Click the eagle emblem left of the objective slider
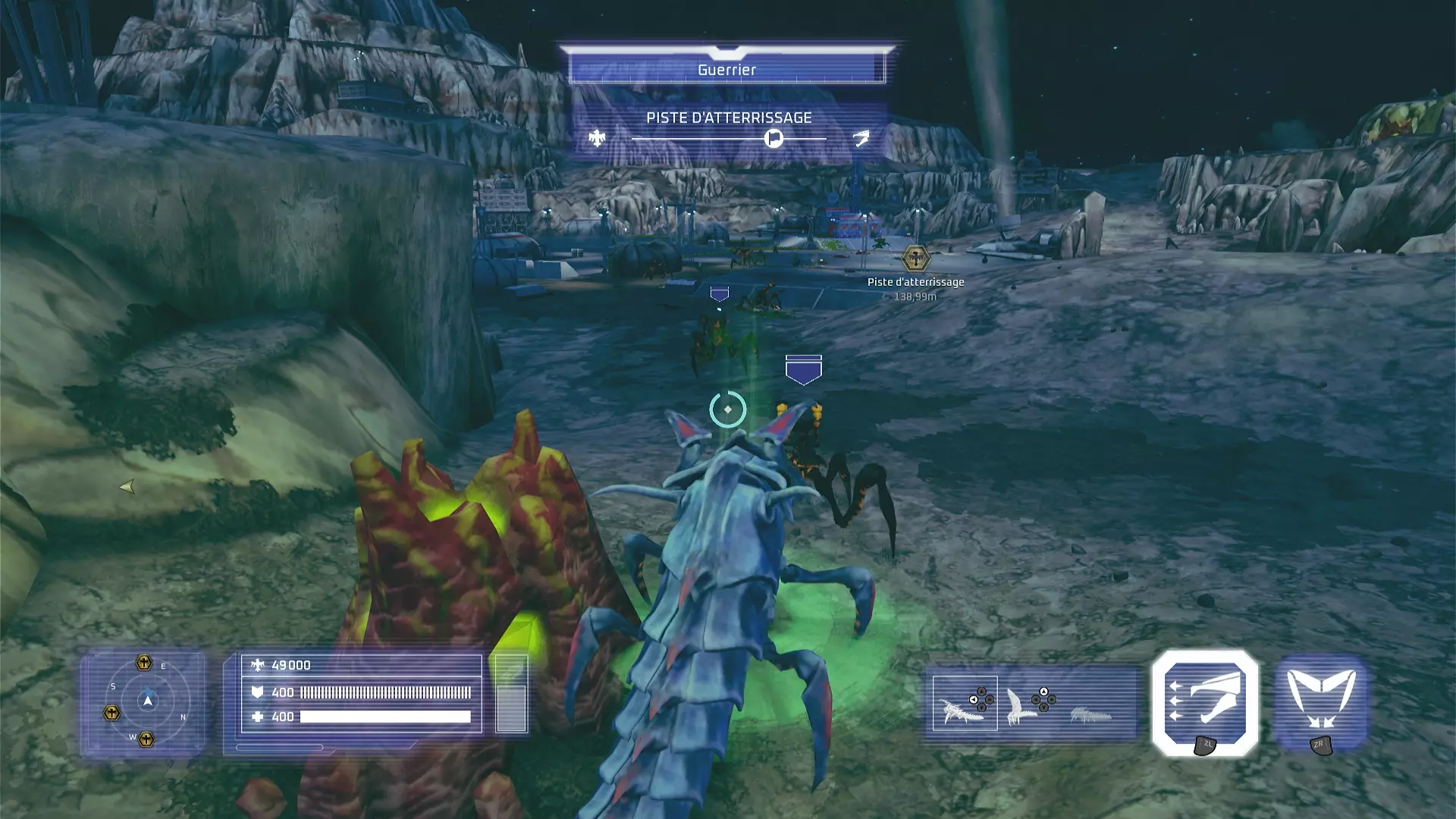The image size is (1456, 819). pyautogui.click(x=598, y=139)
